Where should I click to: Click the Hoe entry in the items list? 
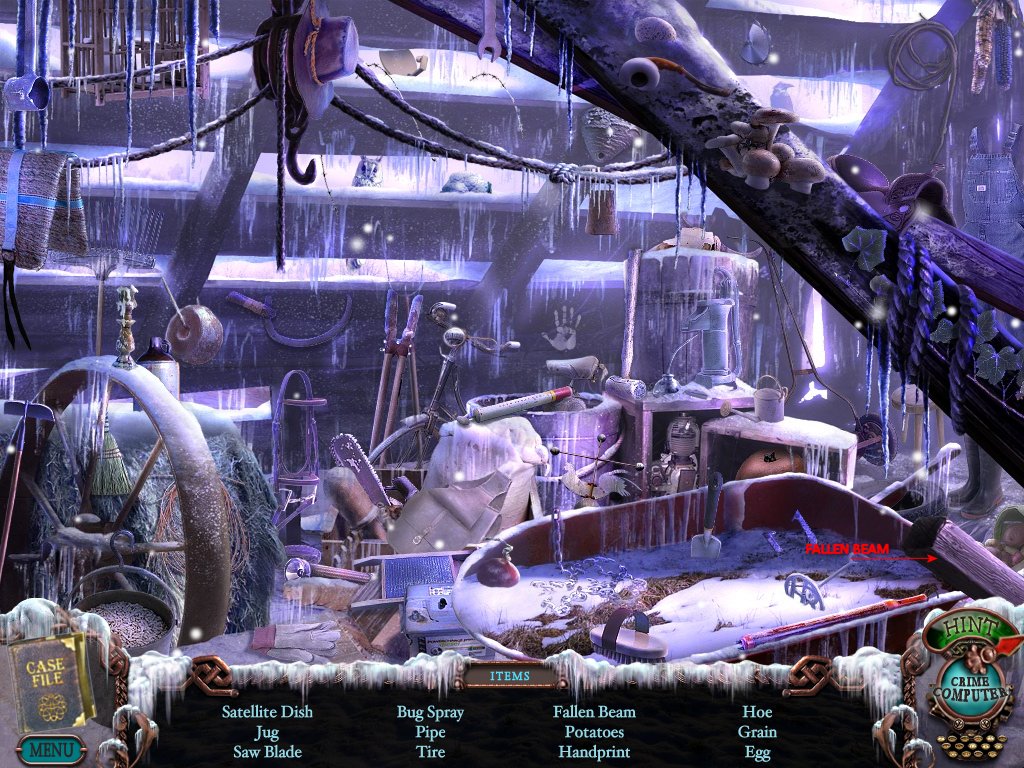757,712
